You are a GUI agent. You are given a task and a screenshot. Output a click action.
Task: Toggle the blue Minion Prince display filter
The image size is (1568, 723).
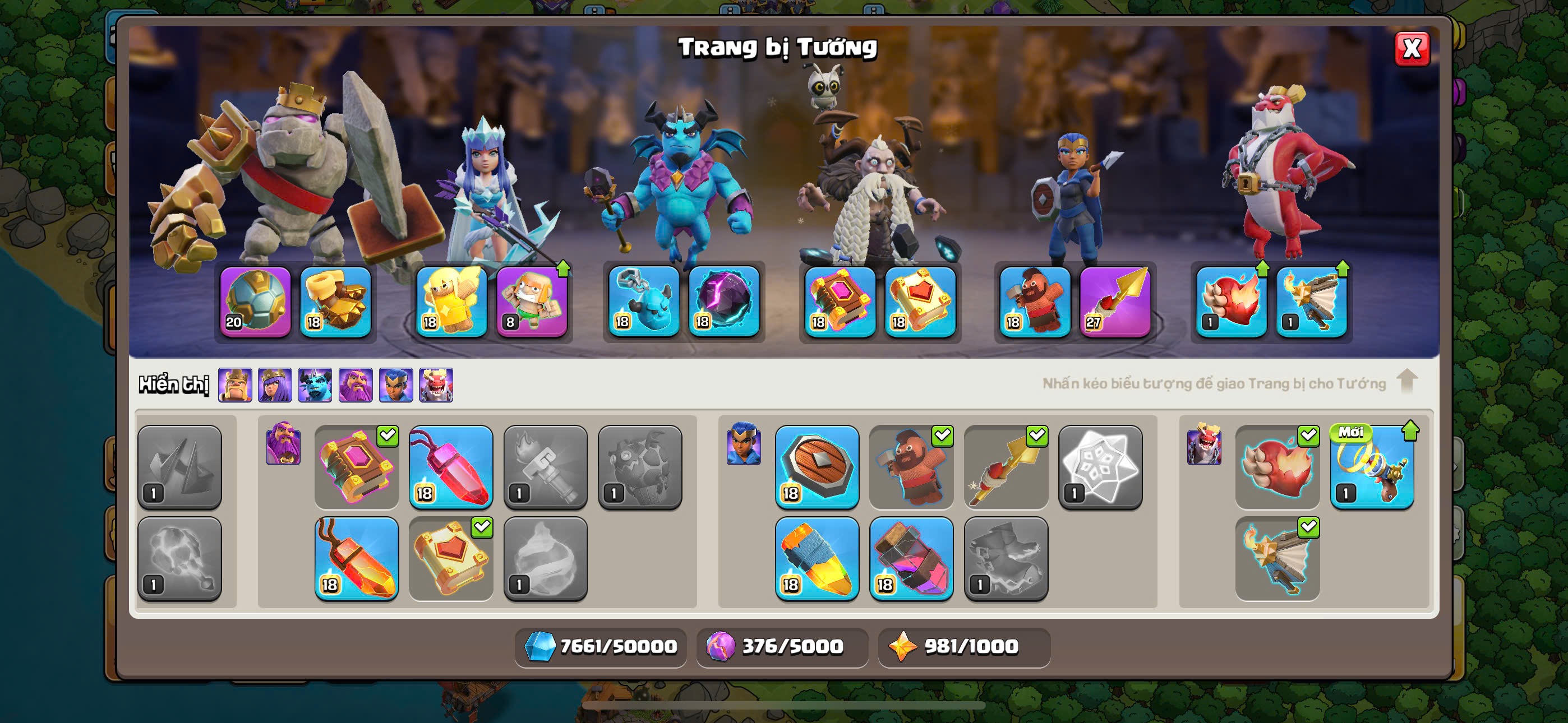[315, 384]
